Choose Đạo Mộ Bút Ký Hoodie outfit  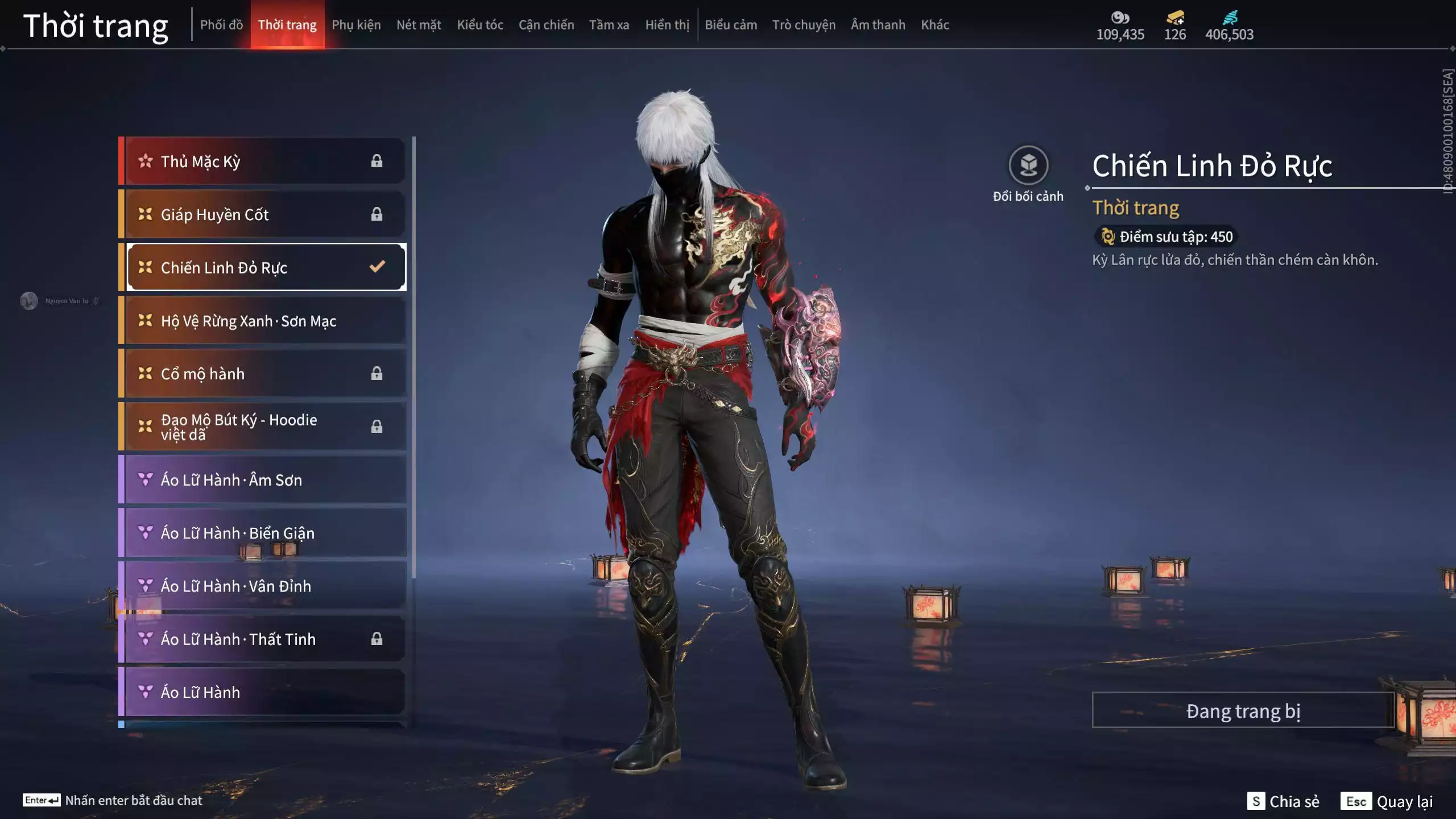pyautogui.click(x=264, y=427)
